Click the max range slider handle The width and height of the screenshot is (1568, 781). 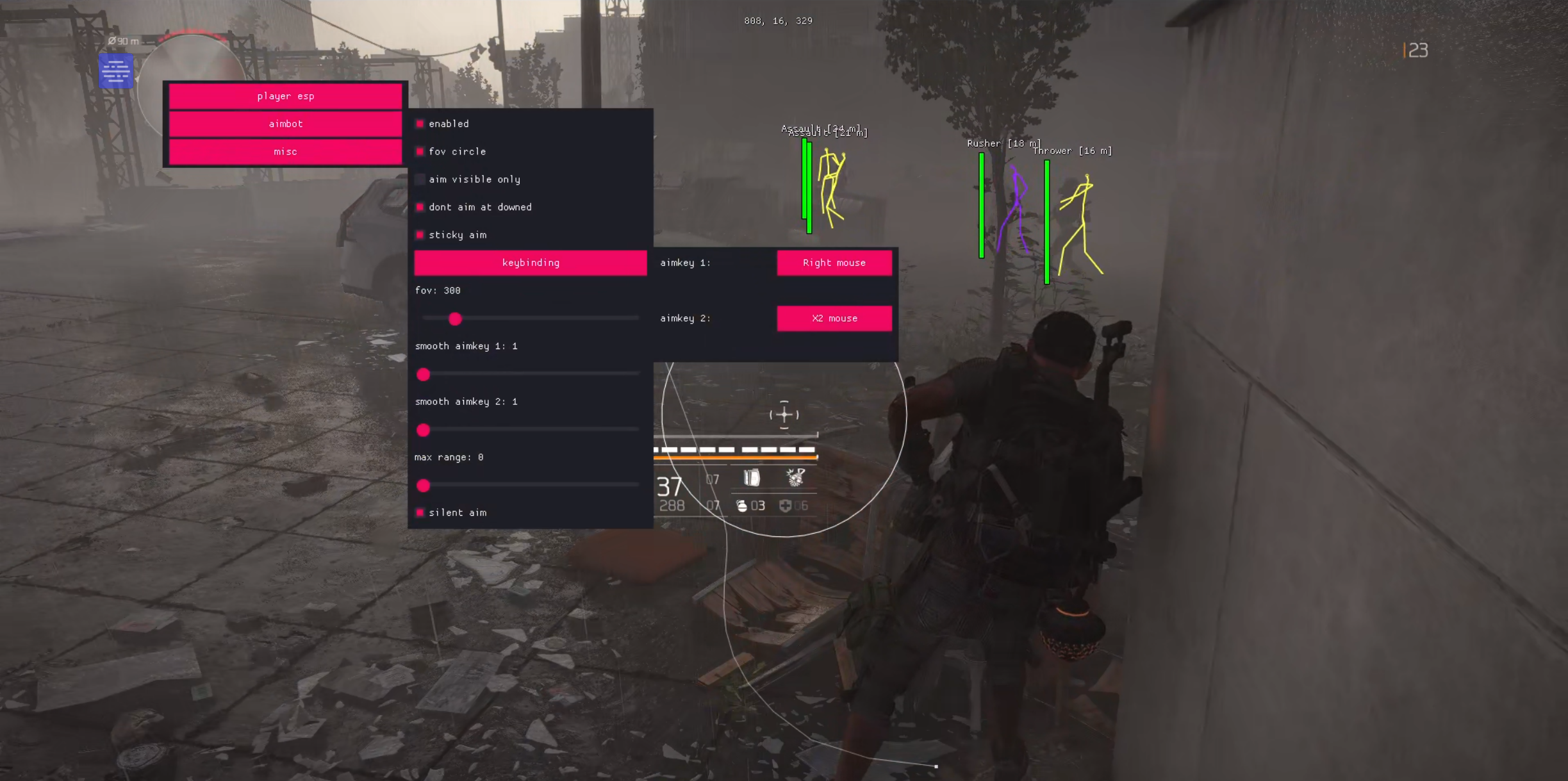(423, 486)
